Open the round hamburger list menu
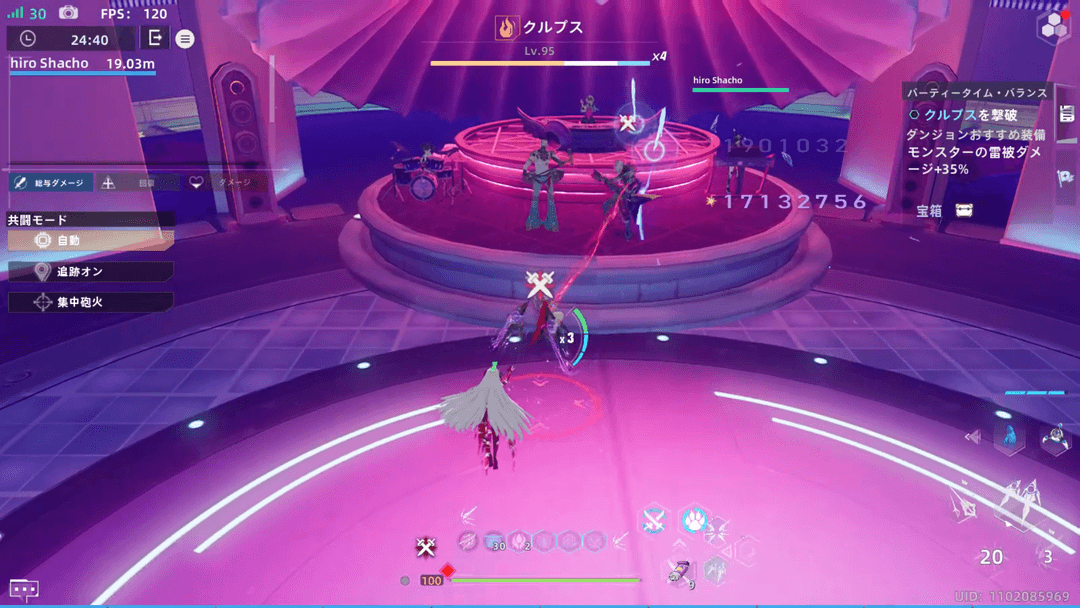Image resolution: width=1080 pixels, height=608 pixels. click(185, 39)
